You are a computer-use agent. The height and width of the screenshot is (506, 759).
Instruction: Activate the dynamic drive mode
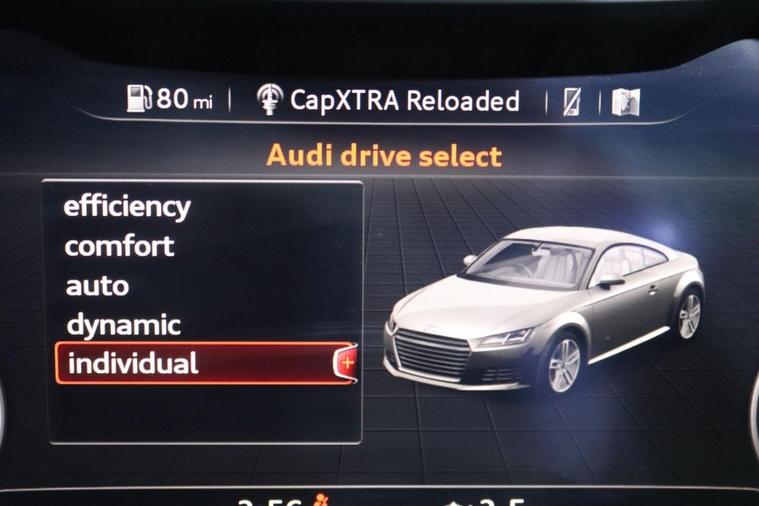coord(123,325)
